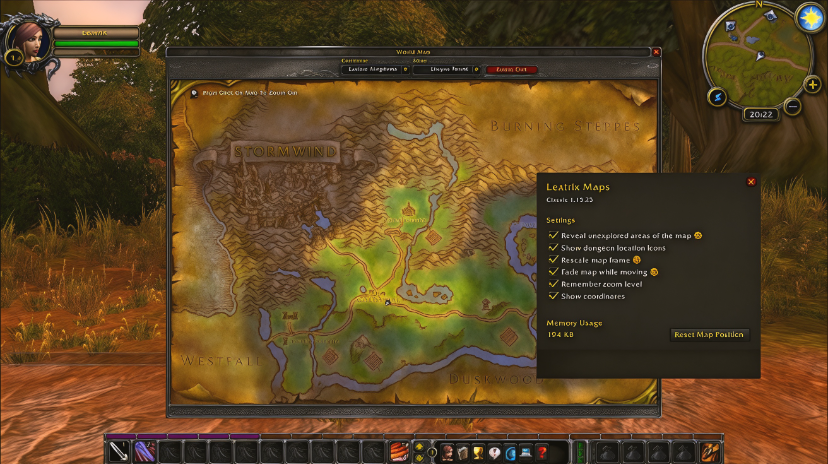Viewport: 828px width, 464px height.
Task: Close the Leatrix Maps settings panel
Action: pyautogui.click(x=751, y=182)
